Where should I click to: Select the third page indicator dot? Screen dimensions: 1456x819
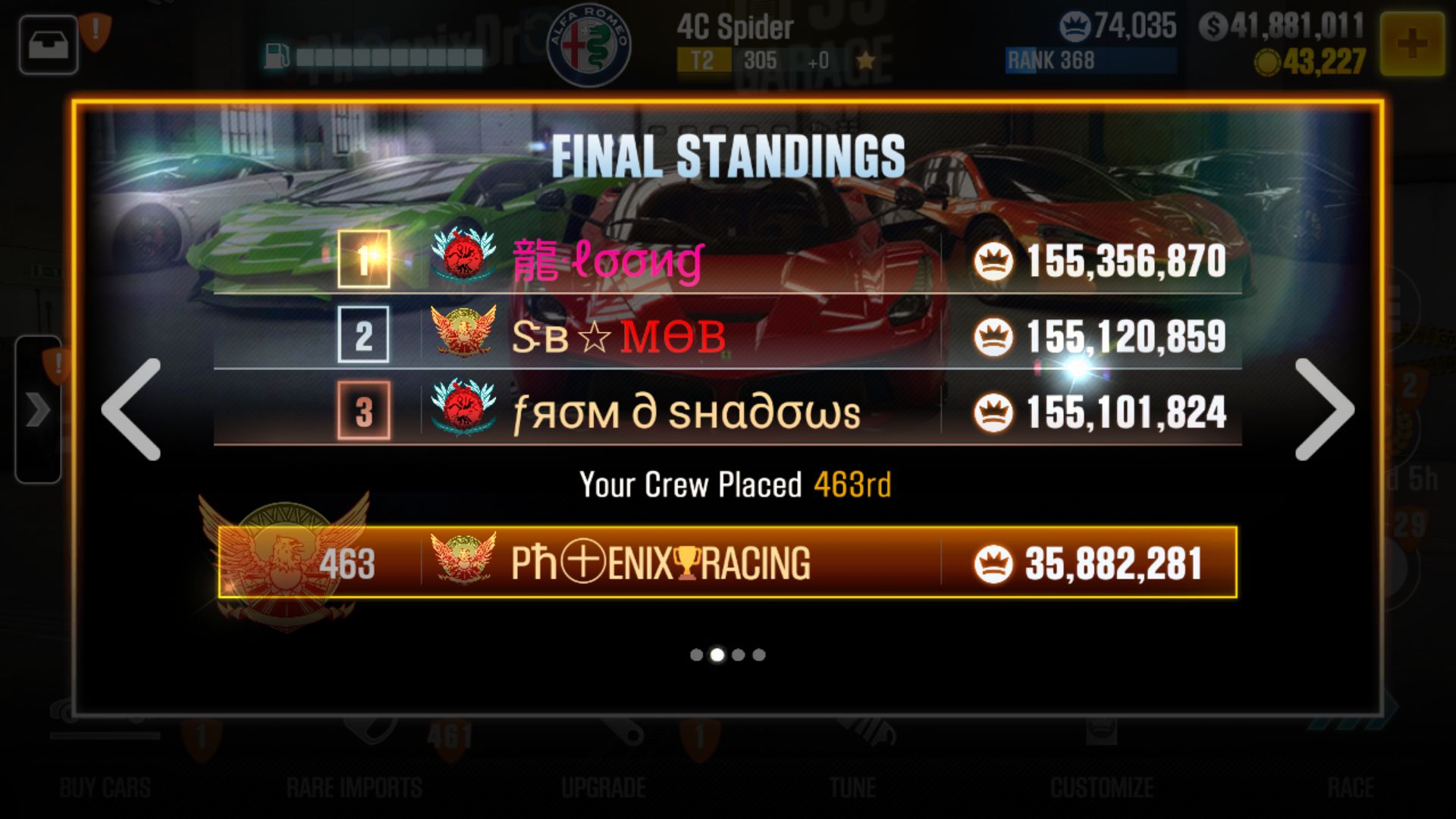(x=739, y=654)
